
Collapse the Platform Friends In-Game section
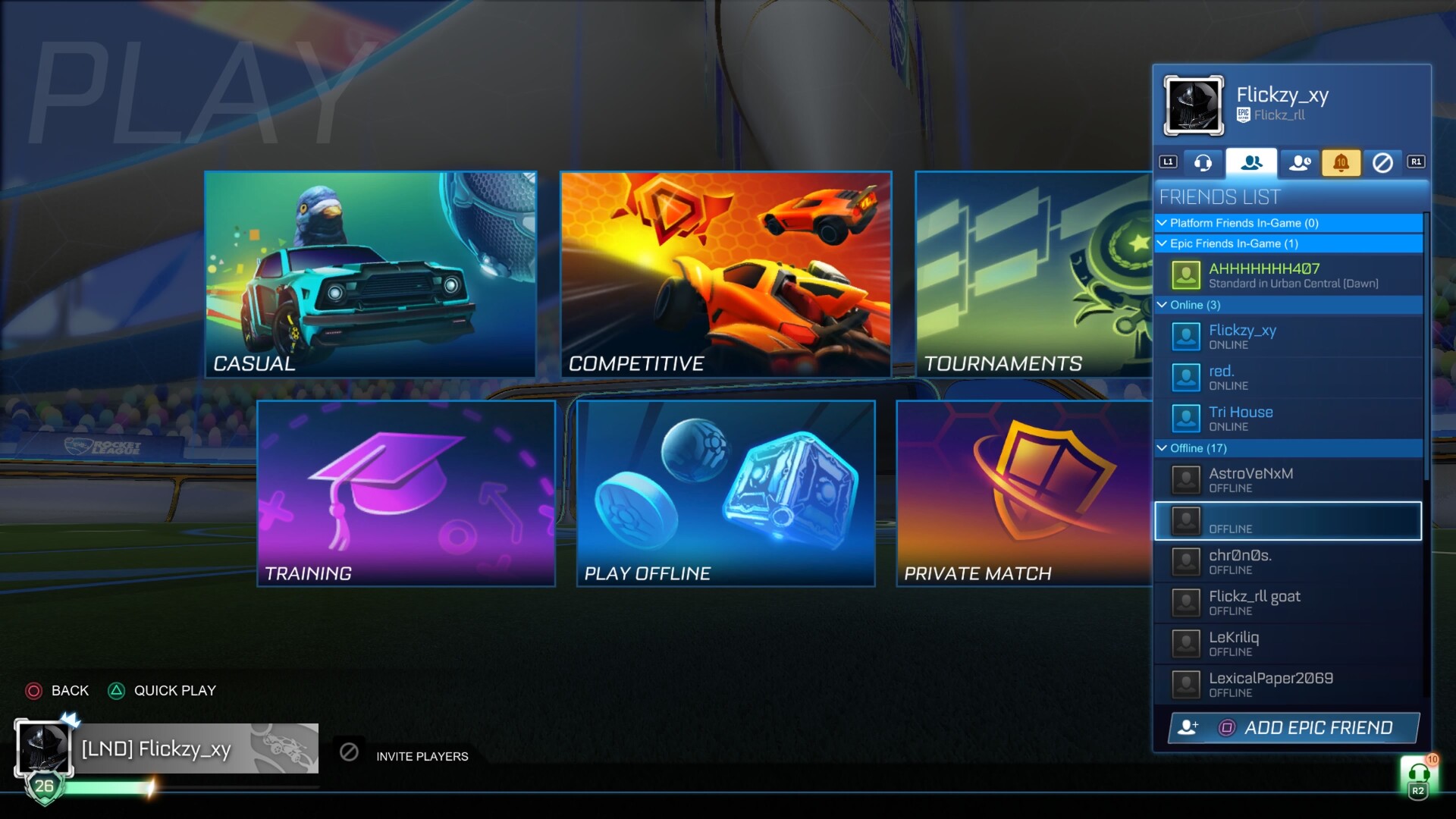click(x=1162, y=223)
